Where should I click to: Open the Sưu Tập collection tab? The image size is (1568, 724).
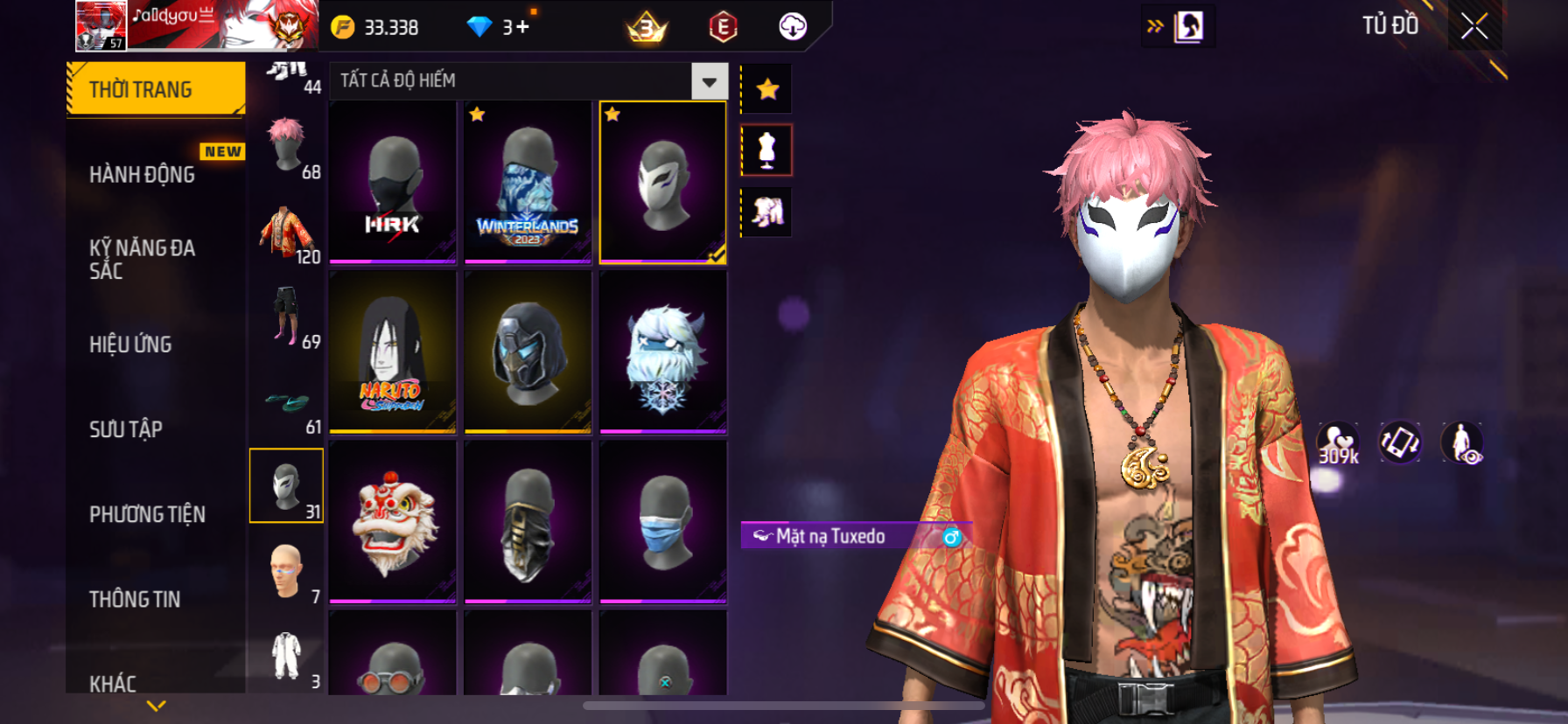click(x=126, y=429)
